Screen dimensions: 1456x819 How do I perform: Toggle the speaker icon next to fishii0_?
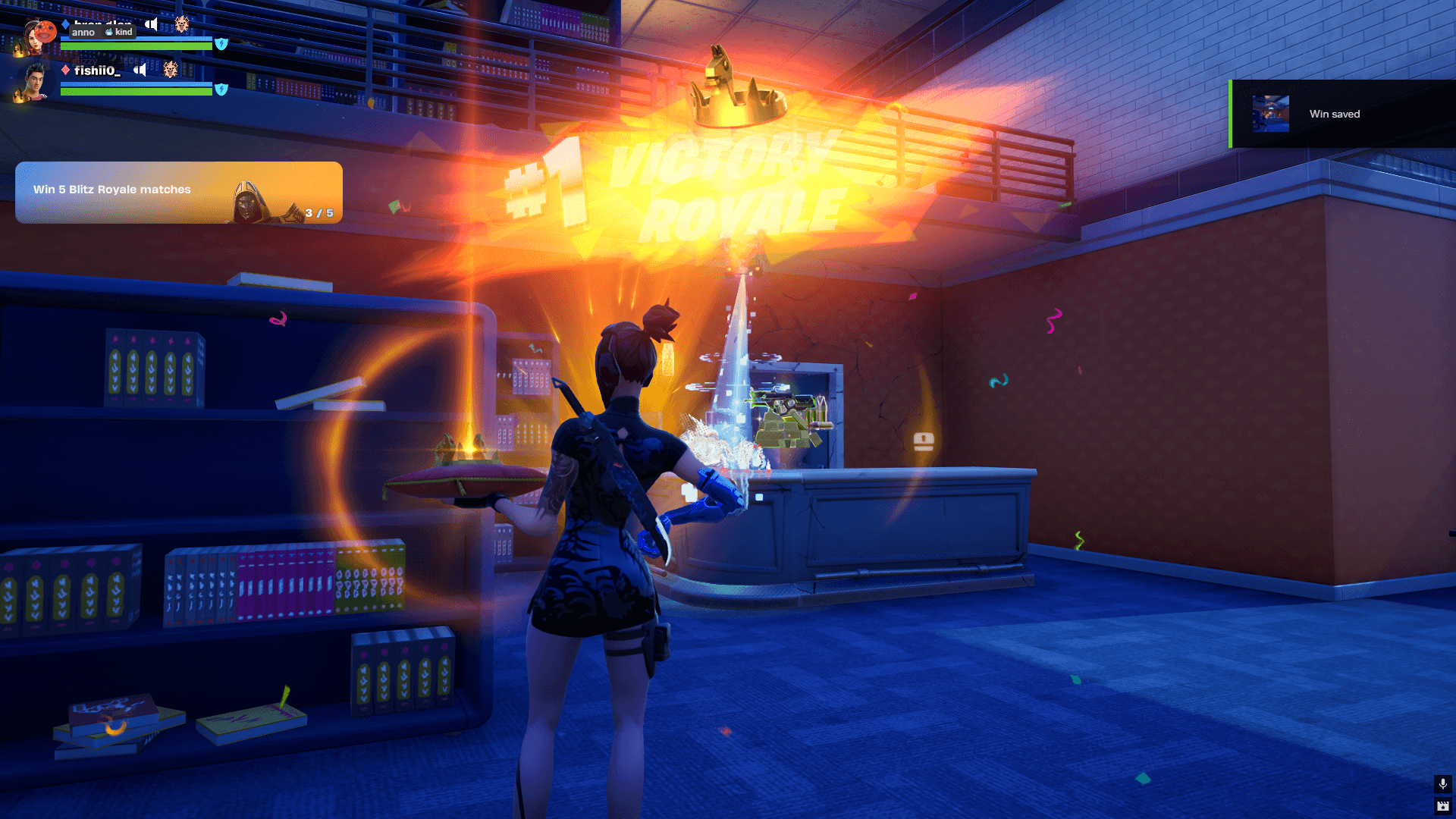(x=140, y=71)
